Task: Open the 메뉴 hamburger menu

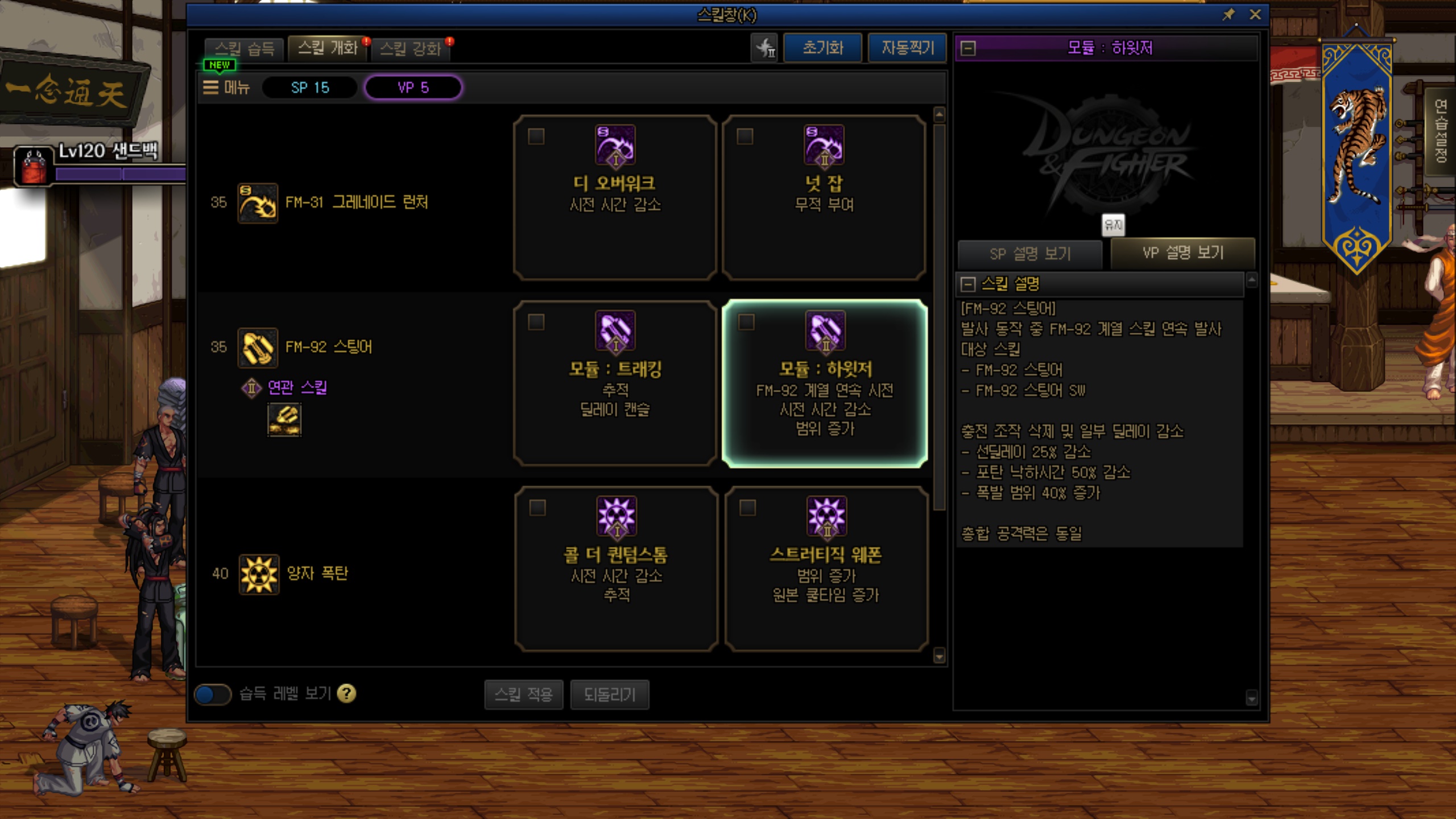Action: pos(227,88)
